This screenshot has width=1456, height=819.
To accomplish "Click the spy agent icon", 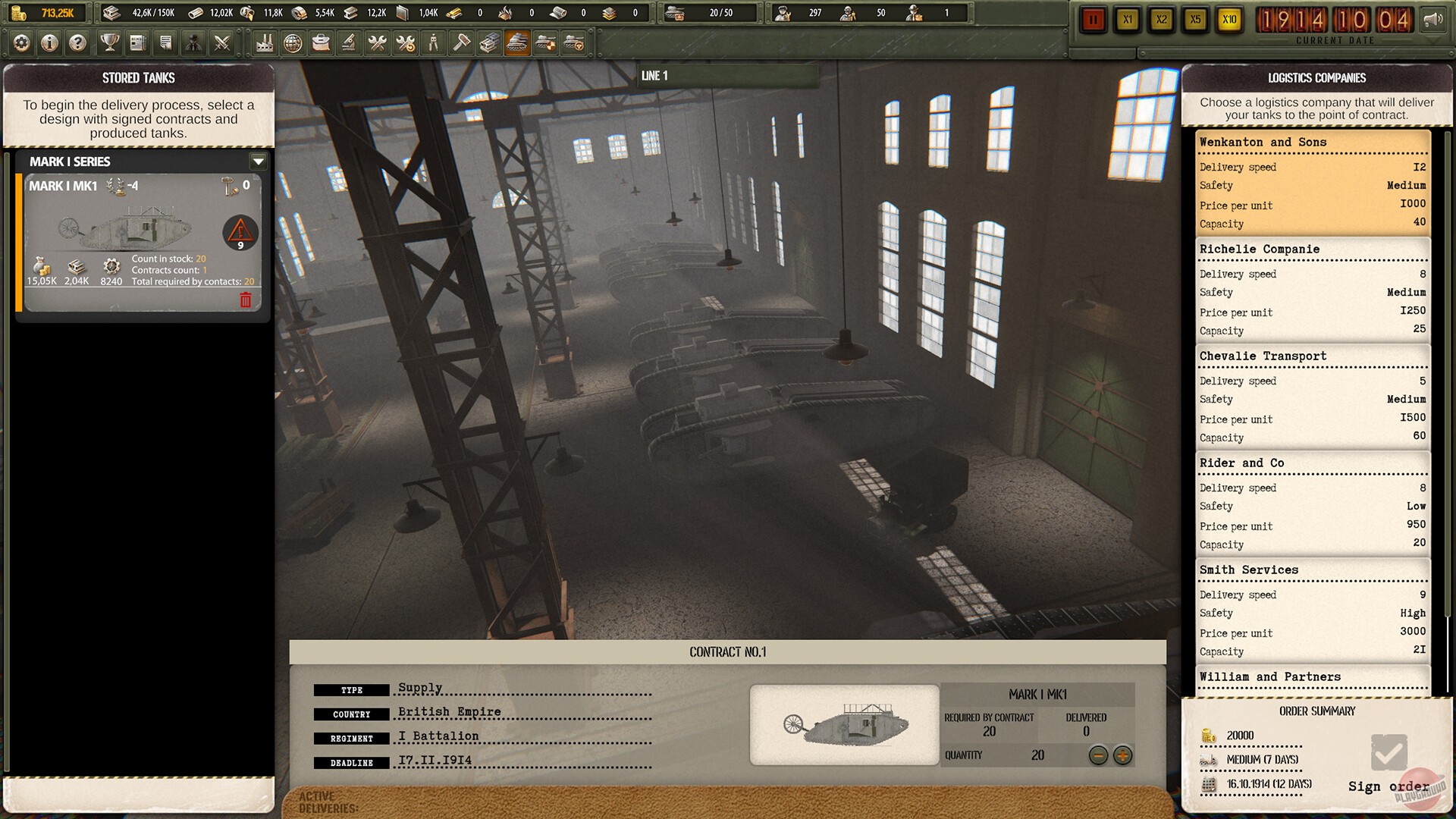I will (x=194, y=43).
